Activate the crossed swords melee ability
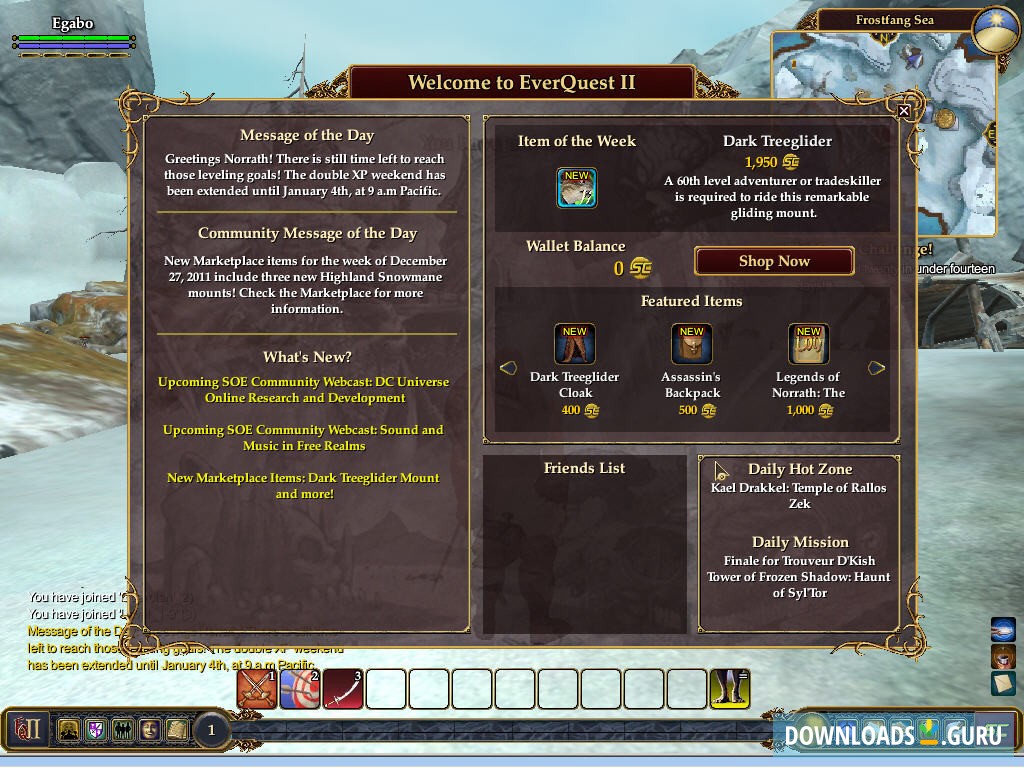This screenshot has height=768, width=1024. (257, 689)
